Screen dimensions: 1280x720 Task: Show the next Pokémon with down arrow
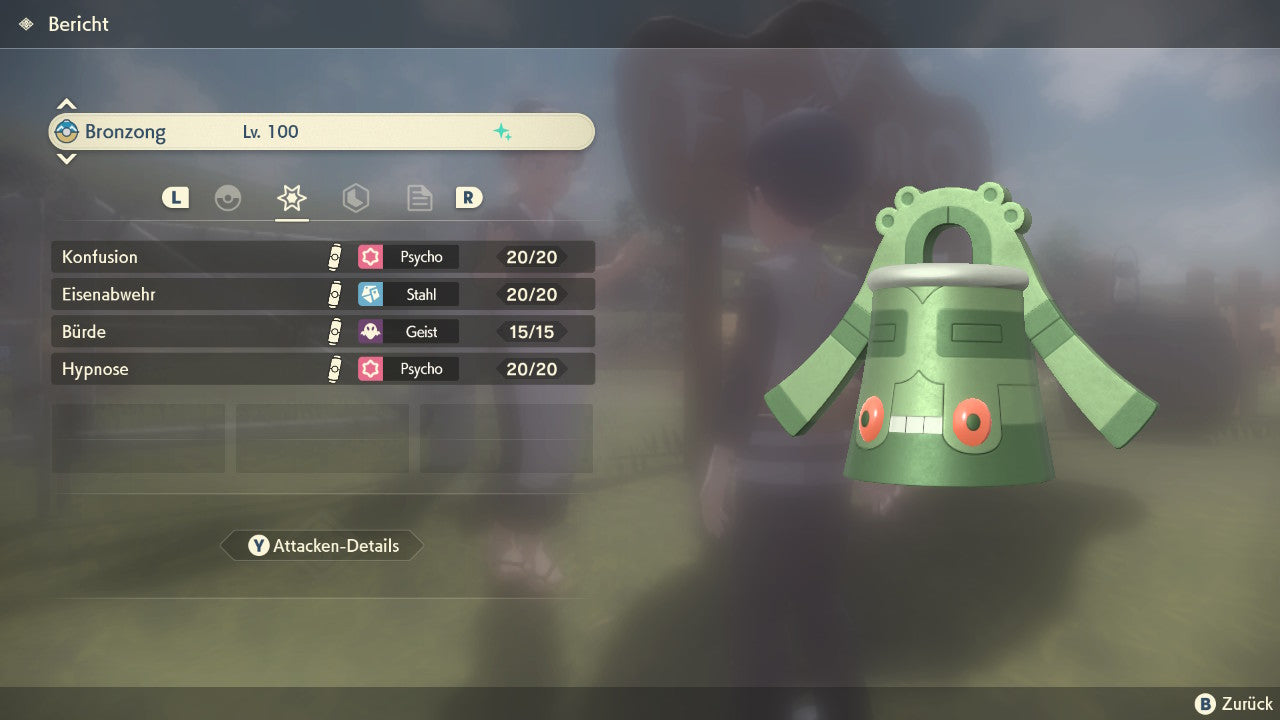click(66, 159)
